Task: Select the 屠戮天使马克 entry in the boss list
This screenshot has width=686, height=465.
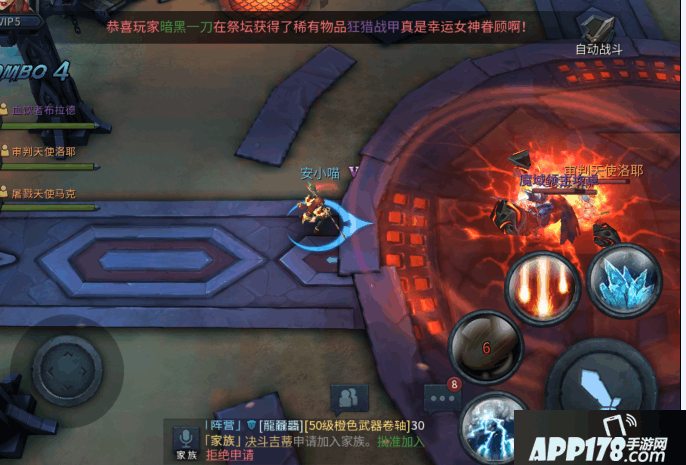Action: (44, 193)
